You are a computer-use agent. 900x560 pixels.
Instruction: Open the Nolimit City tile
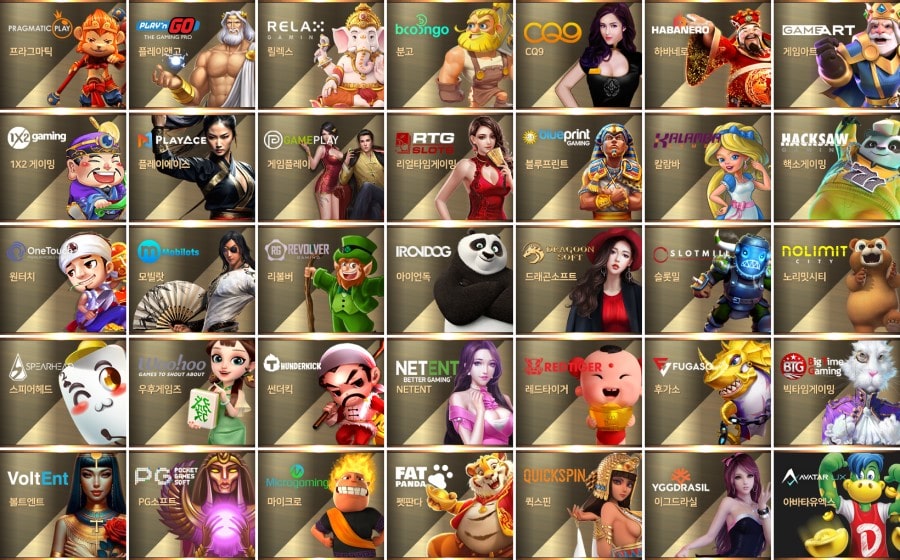pos(836,279)
